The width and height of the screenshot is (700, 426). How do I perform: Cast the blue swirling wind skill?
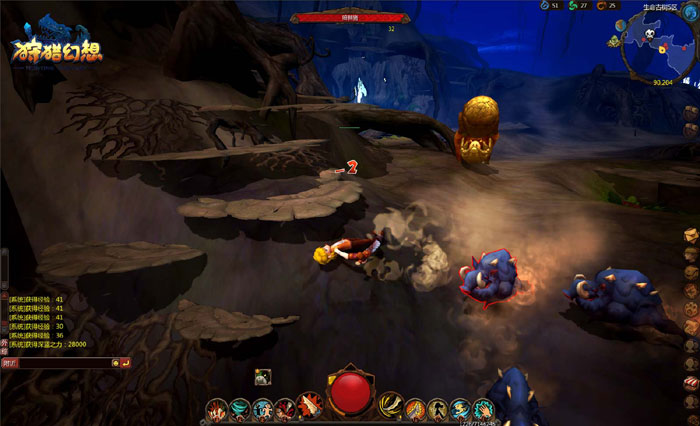460,409
